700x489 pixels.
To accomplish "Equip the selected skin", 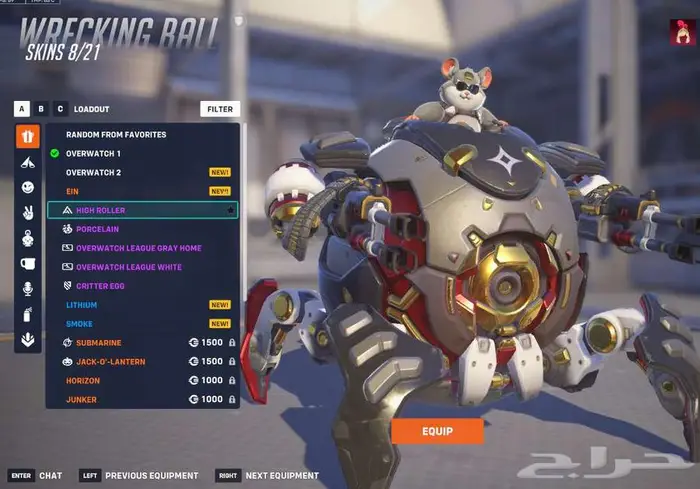I will click(437, 431).
